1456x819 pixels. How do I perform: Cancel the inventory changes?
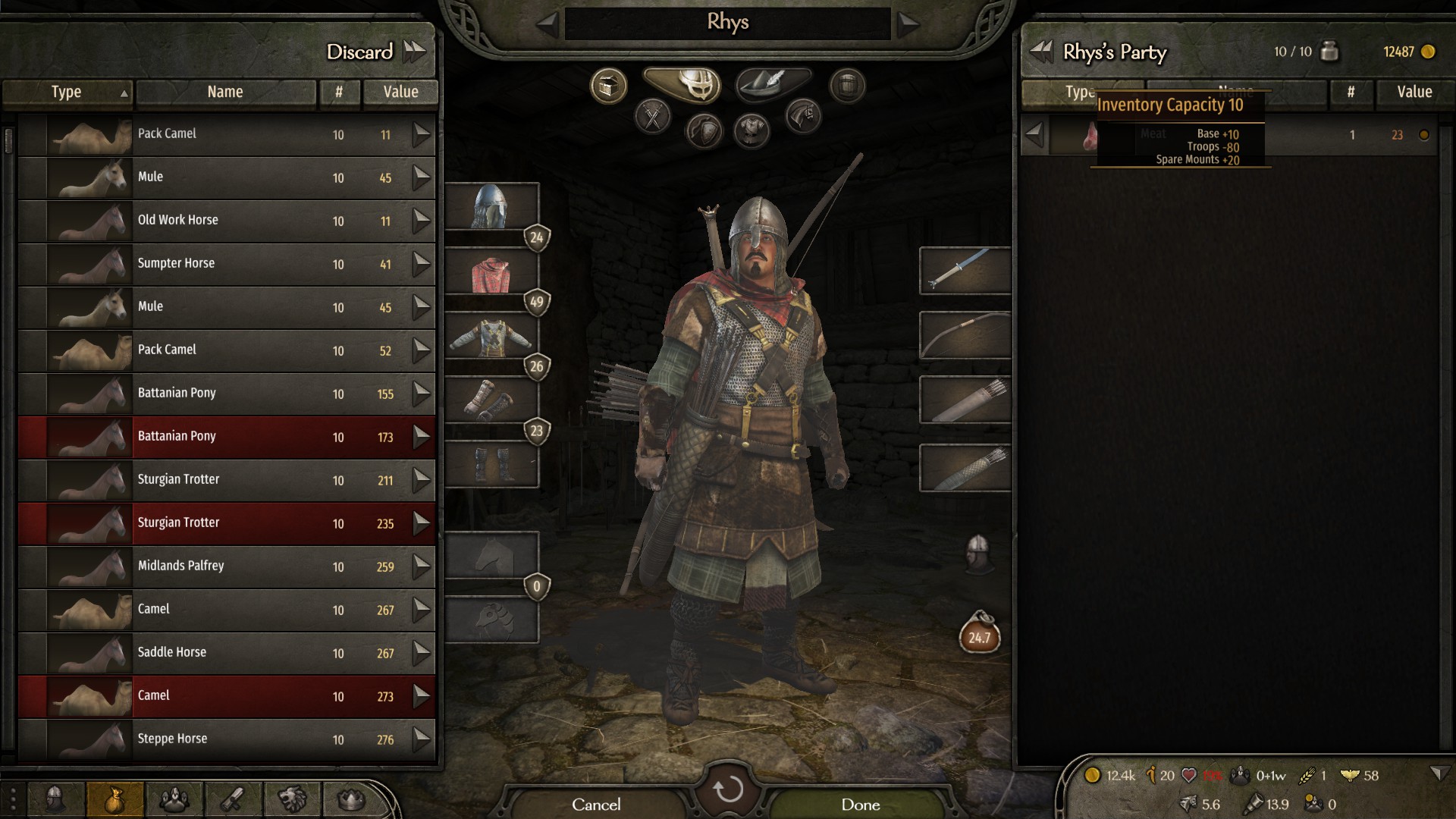click(x=596, y=805)
